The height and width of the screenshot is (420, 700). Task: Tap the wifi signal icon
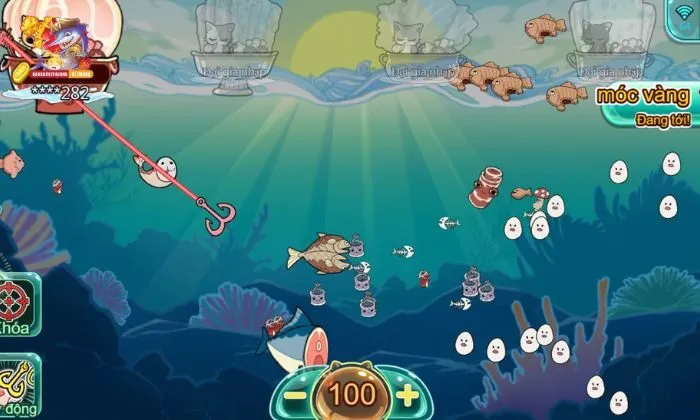[683, 12]
